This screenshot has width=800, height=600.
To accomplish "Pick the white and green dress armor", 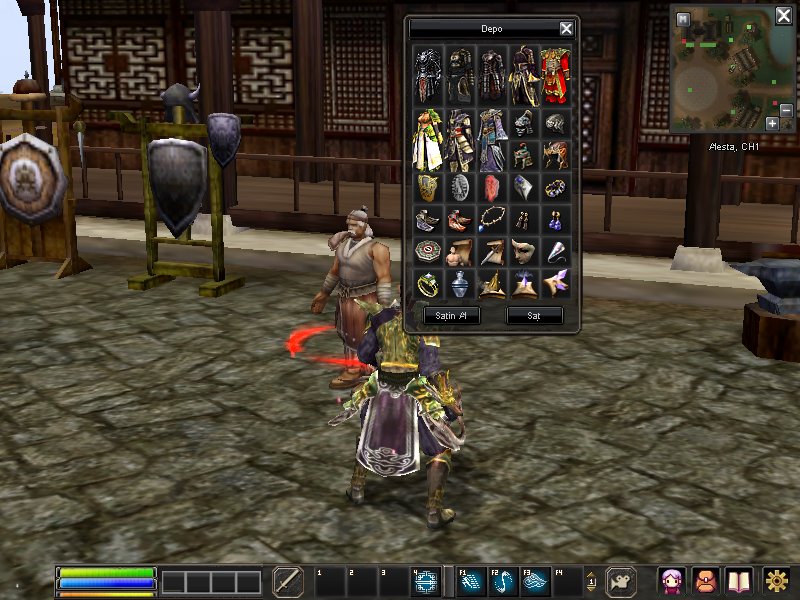I will [x=429, y=140].
